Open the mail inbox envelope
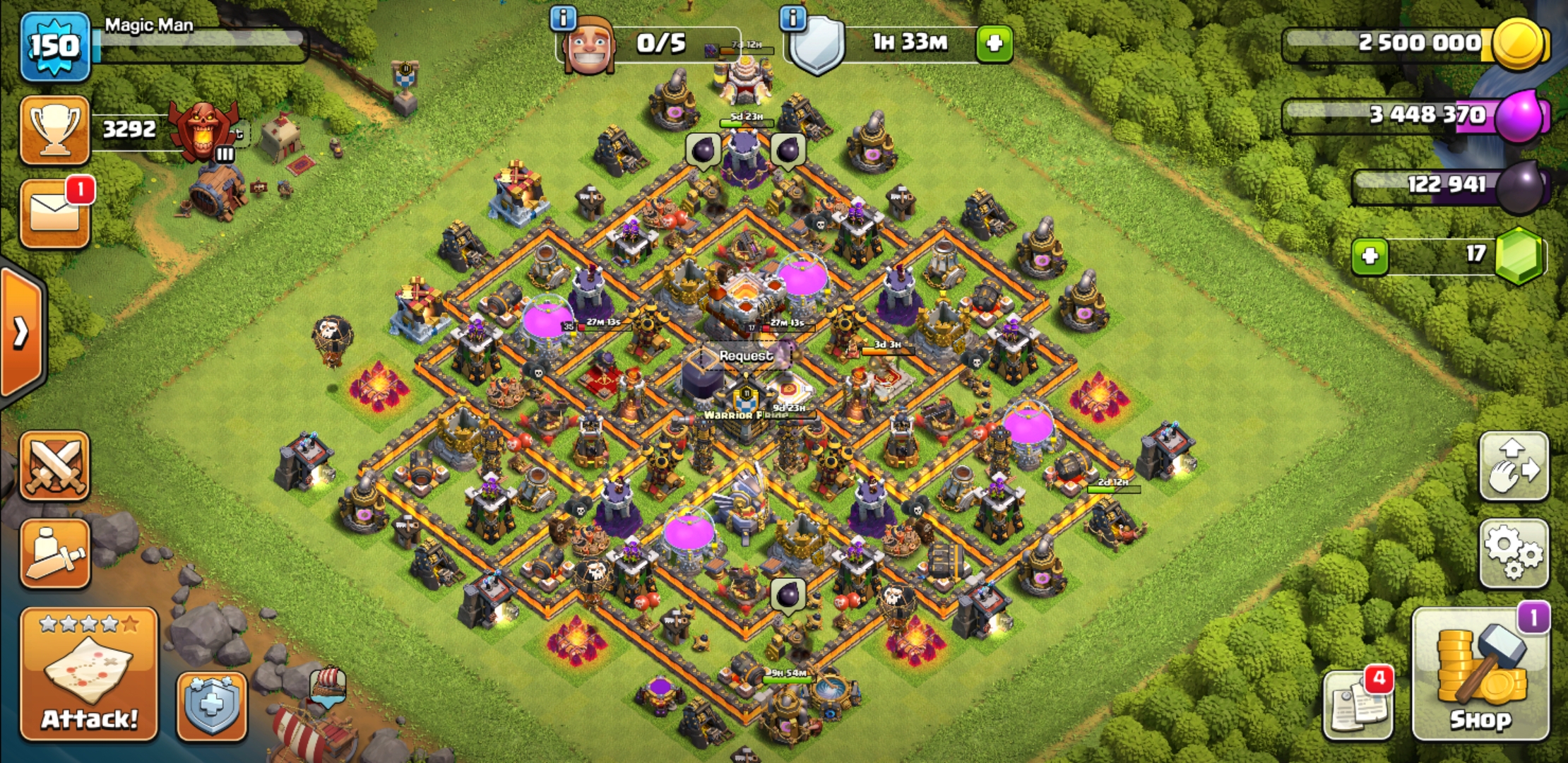1568x763 pixels. 55,215
